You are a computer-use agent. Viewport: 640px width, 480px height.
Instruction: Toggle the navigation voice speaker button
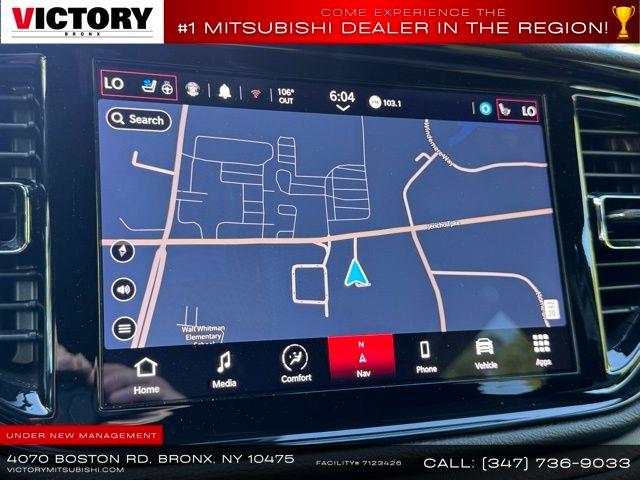coord(124,289)
